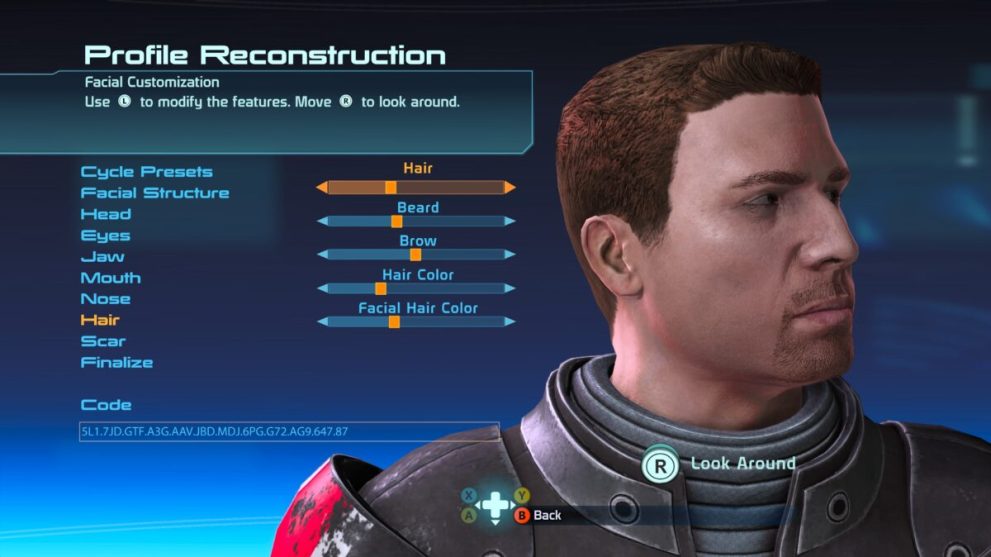
Task: Adjust the Beard slider
Action: point(415,221)
